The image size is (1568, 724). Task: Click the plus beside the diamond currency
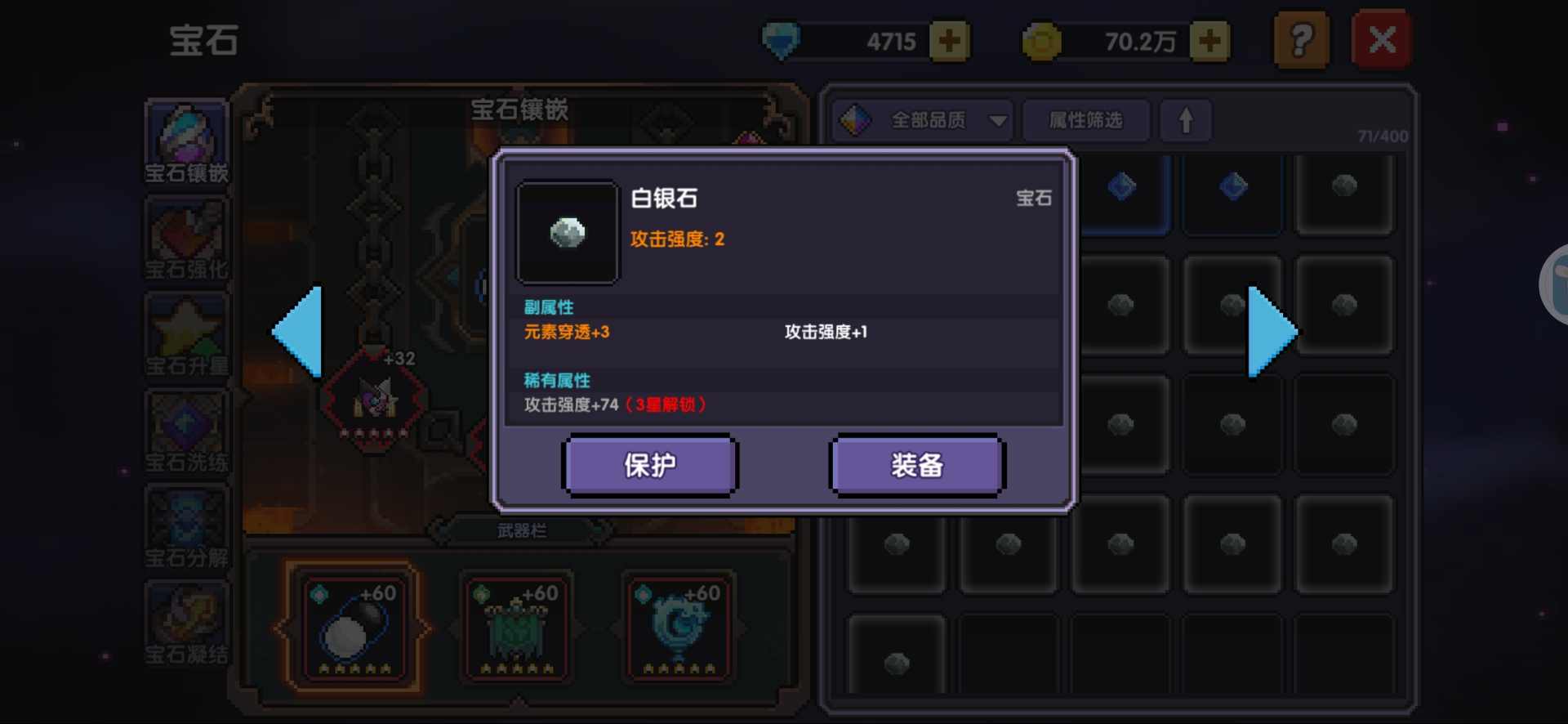[948, 40]
